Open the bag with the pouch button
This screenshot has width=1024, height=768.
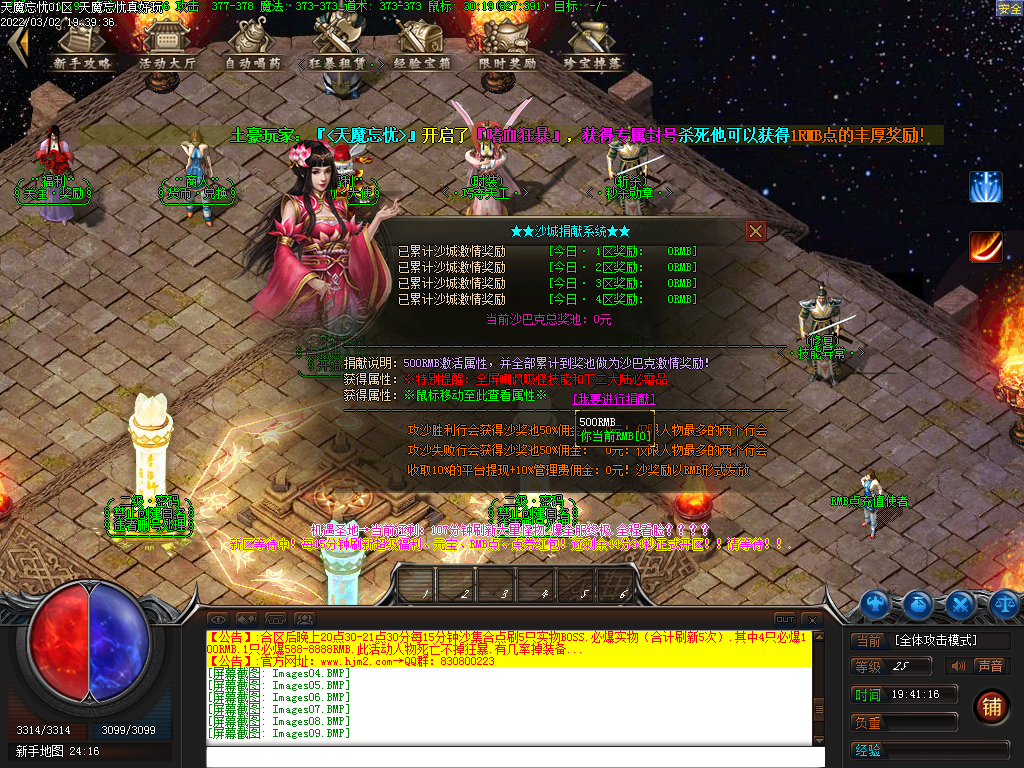coord(919,603)
